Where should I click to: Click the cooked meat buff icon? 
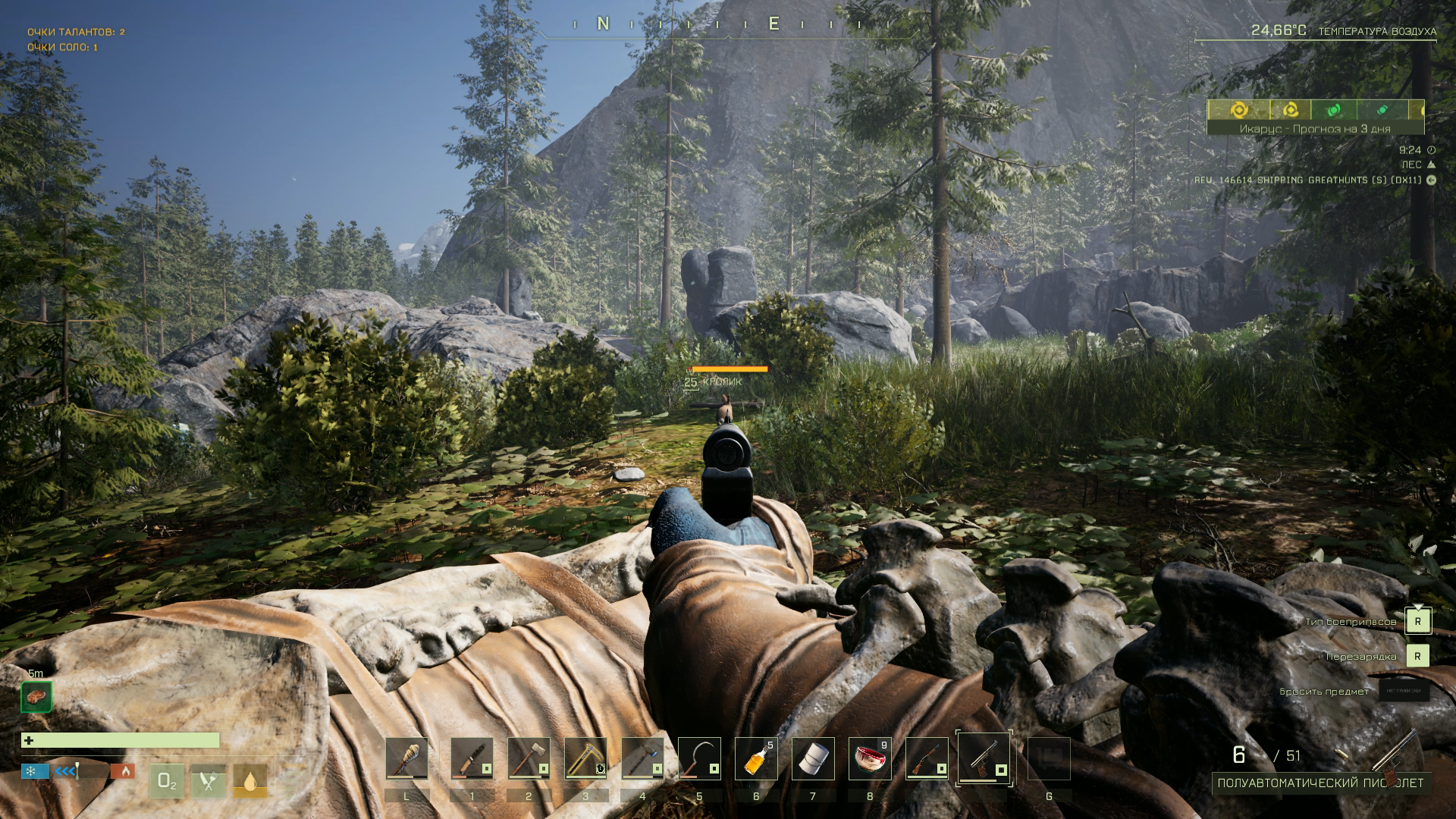coord(36,696)
